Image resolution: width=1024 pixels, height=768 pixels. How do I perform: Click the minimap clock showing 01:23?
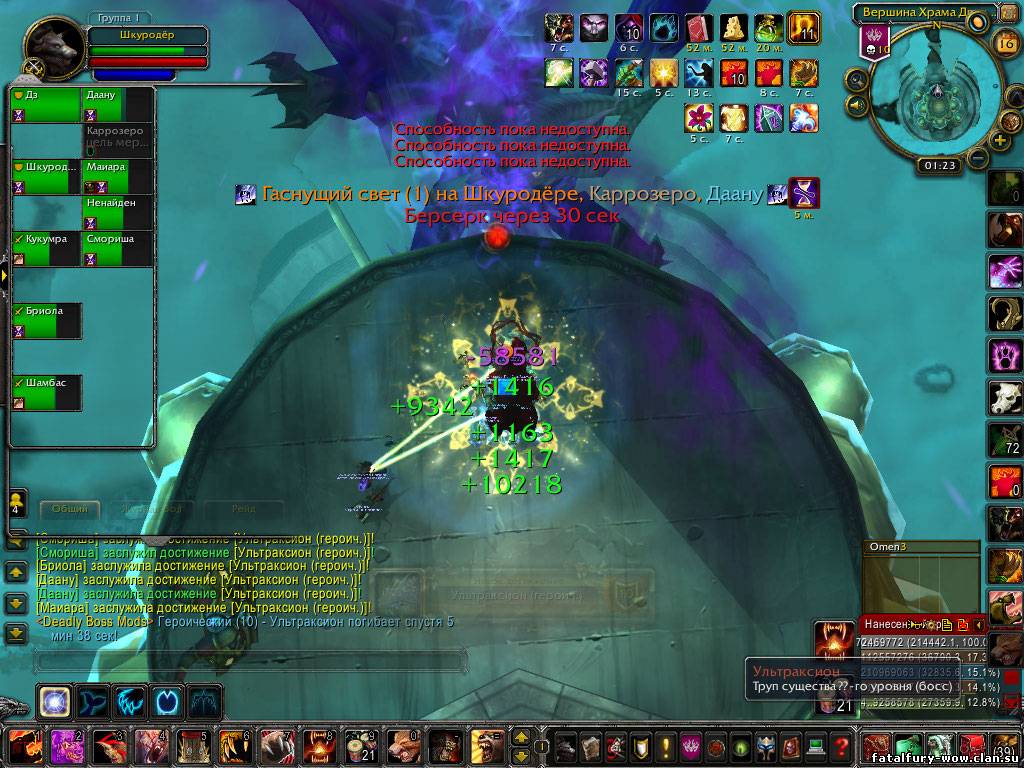coord(940,165)
